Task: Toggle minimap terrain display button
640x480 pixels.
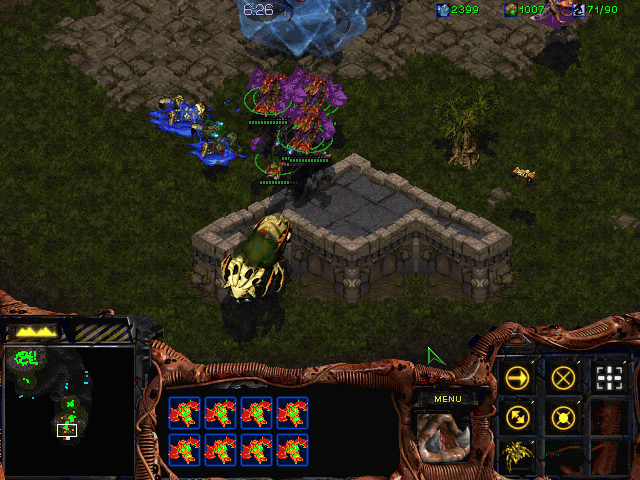Action: click(x=33, y=330)
